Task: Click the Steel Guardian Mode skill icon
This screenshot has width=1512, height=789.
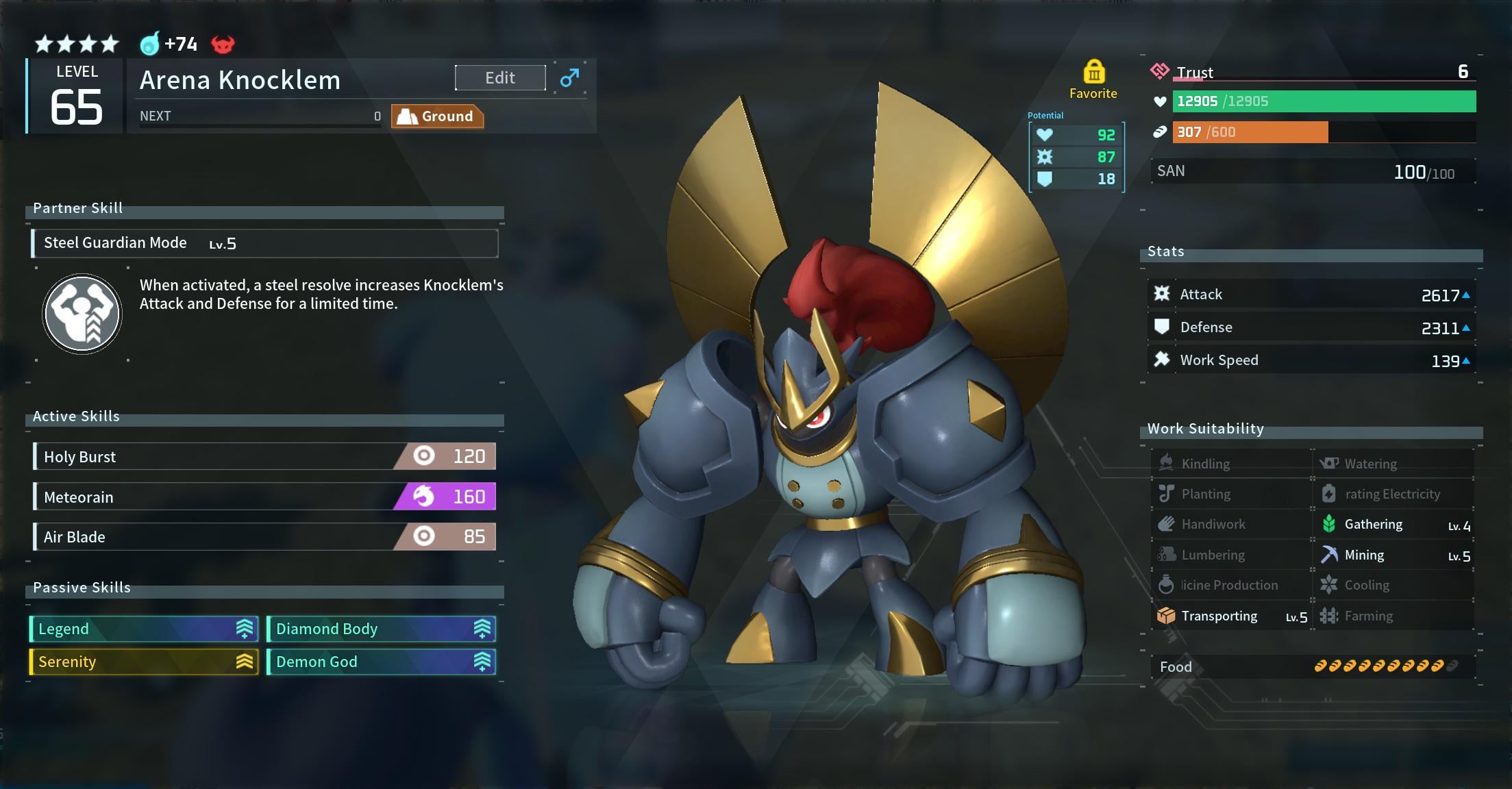Action: pos(82,314)
